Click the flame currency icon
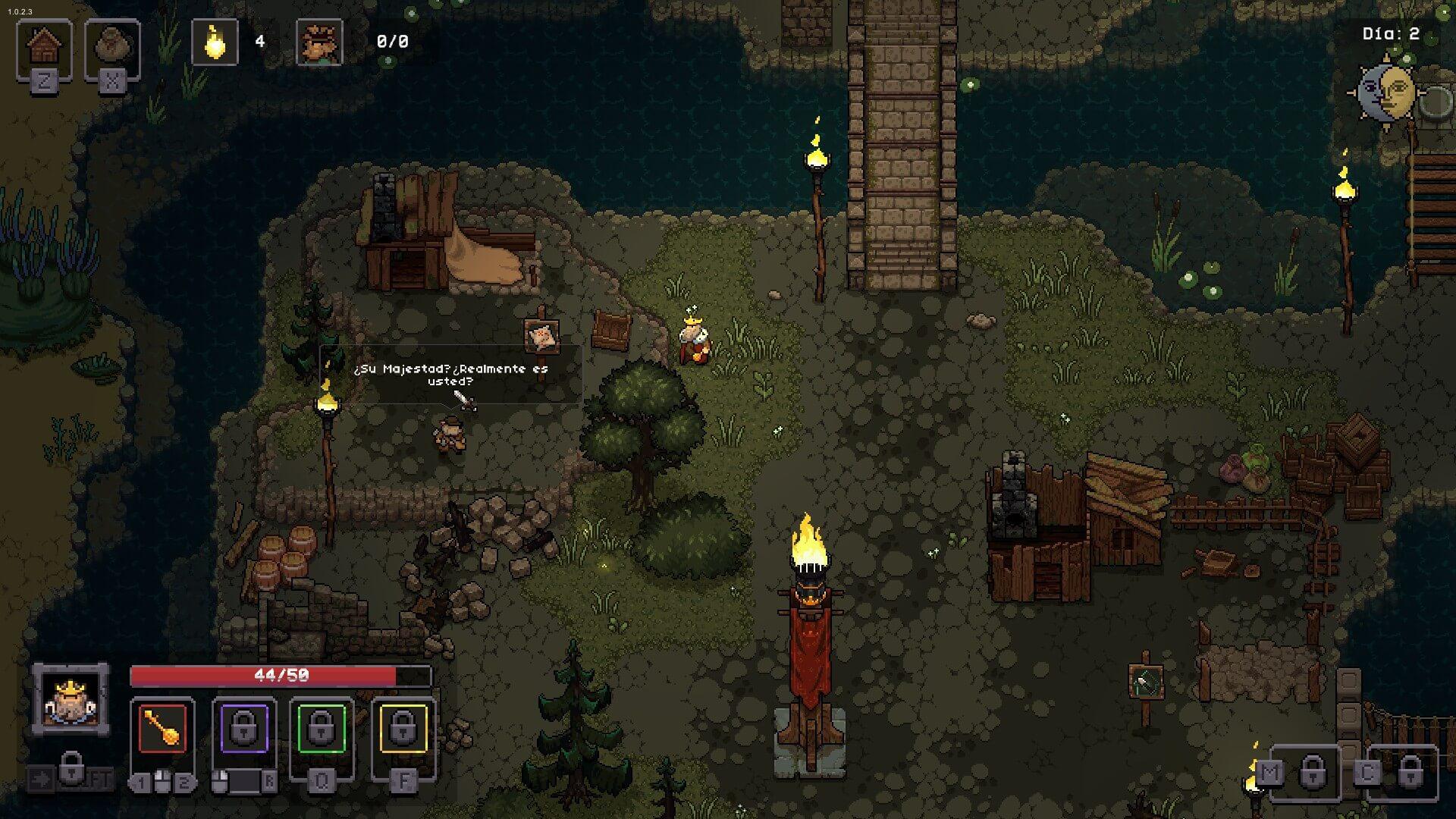Screen dimensions: 1456x819 pos(215,42)
